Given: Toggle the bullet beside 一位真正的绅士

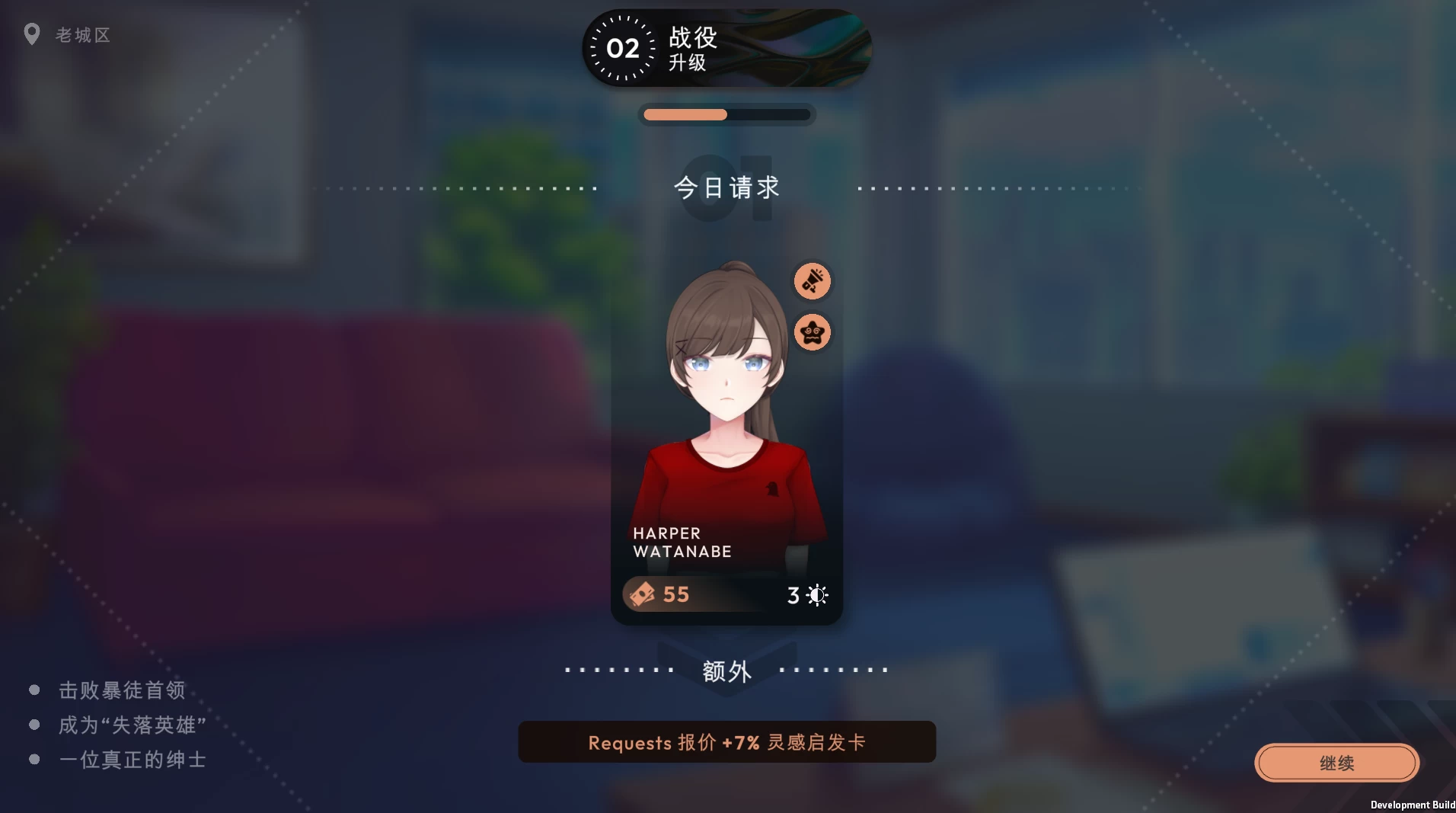Looking at the screenshot, I should tap(33, 759).
